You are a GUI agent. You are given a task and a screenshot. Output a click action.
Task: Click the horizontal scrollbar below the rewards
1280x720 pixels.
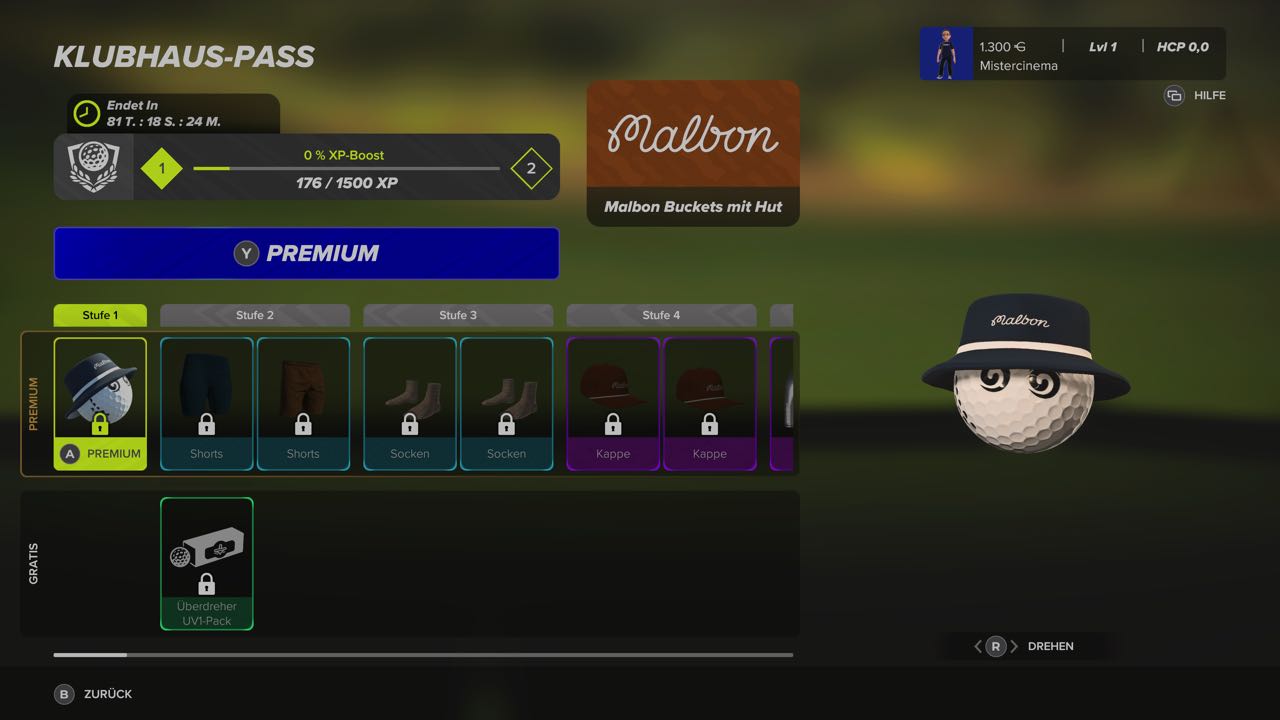pyautogui.click(x=423, y=655)
